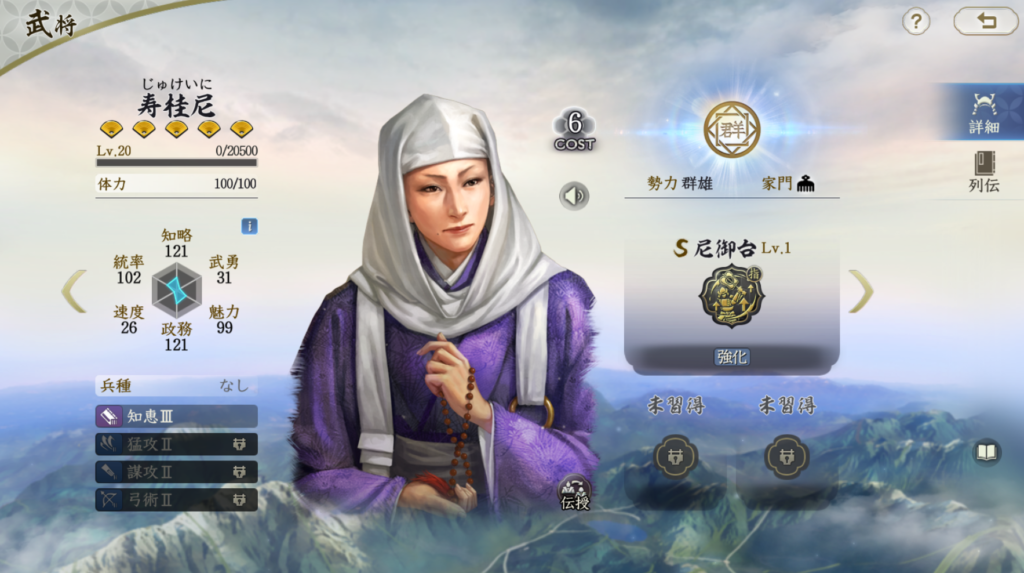Select the locked 謀攻Ⅱ trait row
Viewport: 1024px width, 573px height.
[176, 471]
